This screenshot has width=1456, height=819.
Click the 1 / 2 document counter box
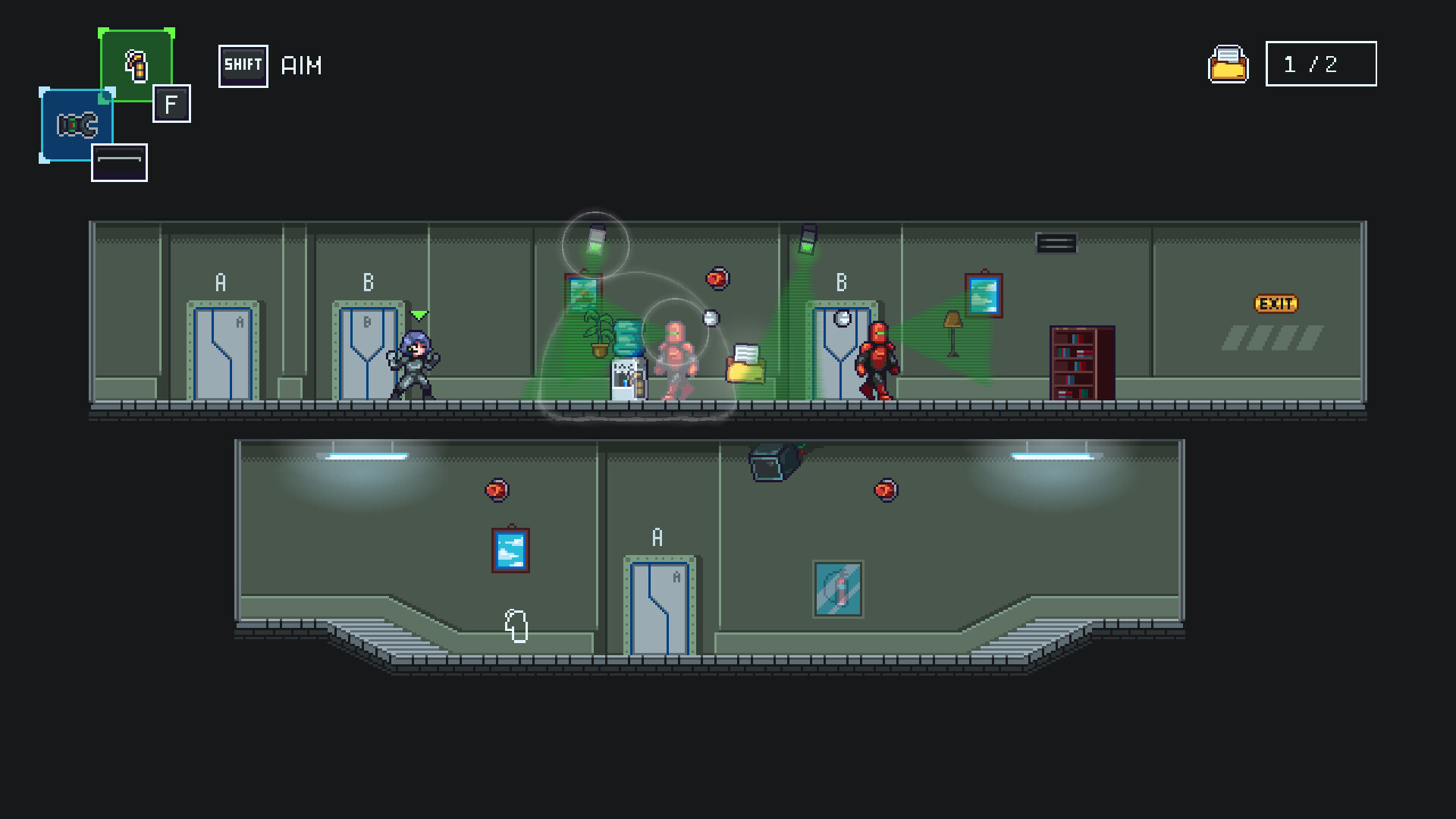pyautogui.click(x=1320, y=64)
